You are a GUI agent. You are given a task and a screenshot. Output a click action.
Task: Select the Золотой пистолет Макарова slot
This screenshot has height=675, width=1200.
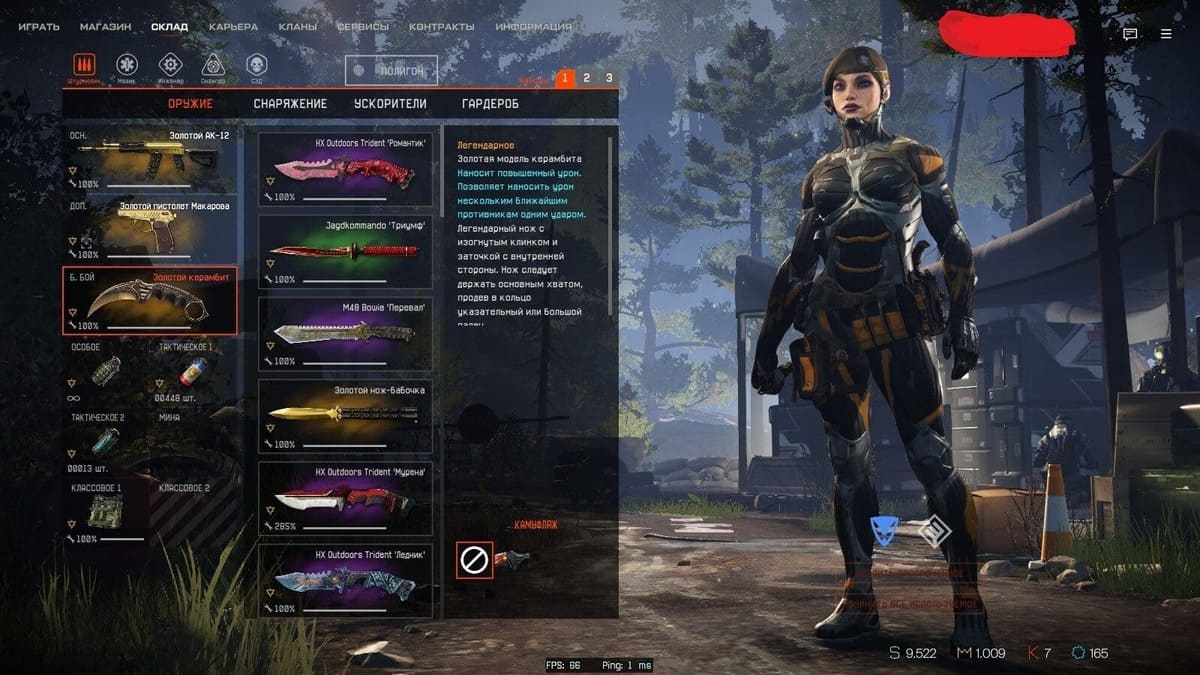click(x=152, y=230)
